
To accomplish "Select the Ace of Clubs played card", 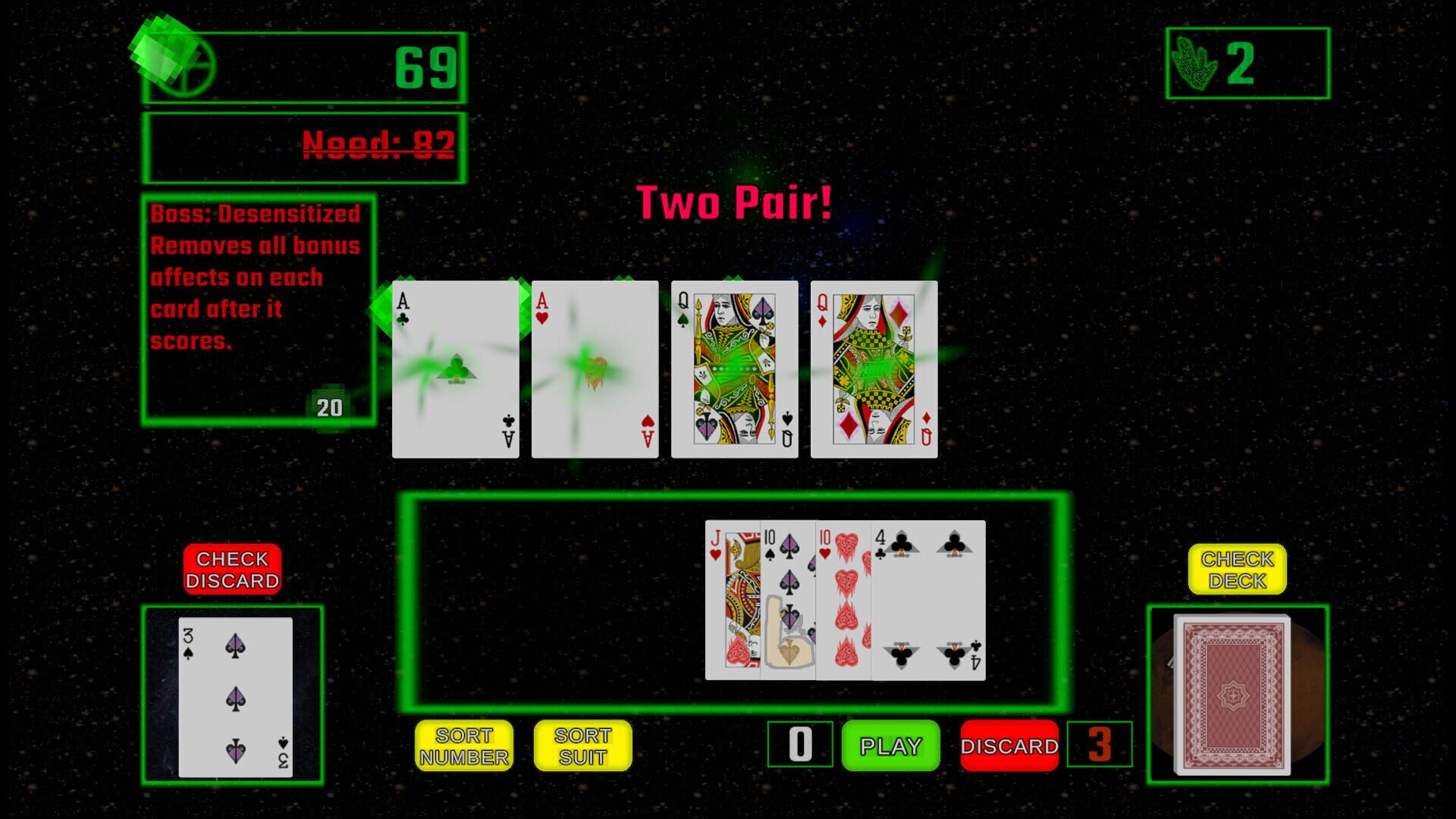I will (x=456, y=368).
